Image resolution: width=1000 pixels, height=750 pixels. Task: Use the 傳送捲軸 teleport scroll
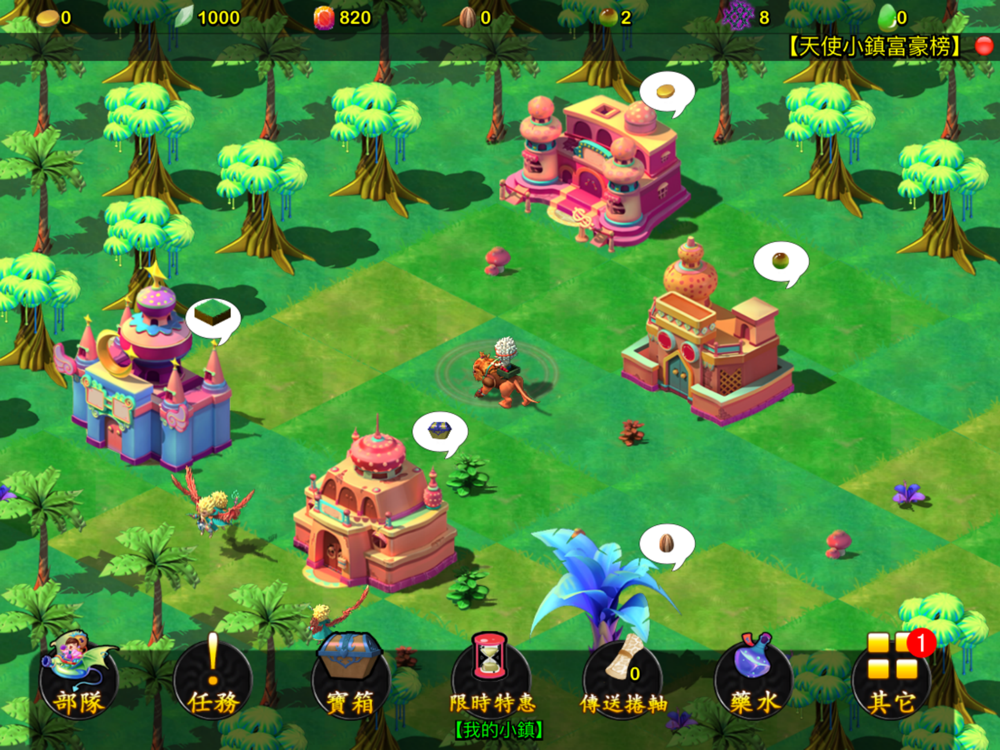622,680
